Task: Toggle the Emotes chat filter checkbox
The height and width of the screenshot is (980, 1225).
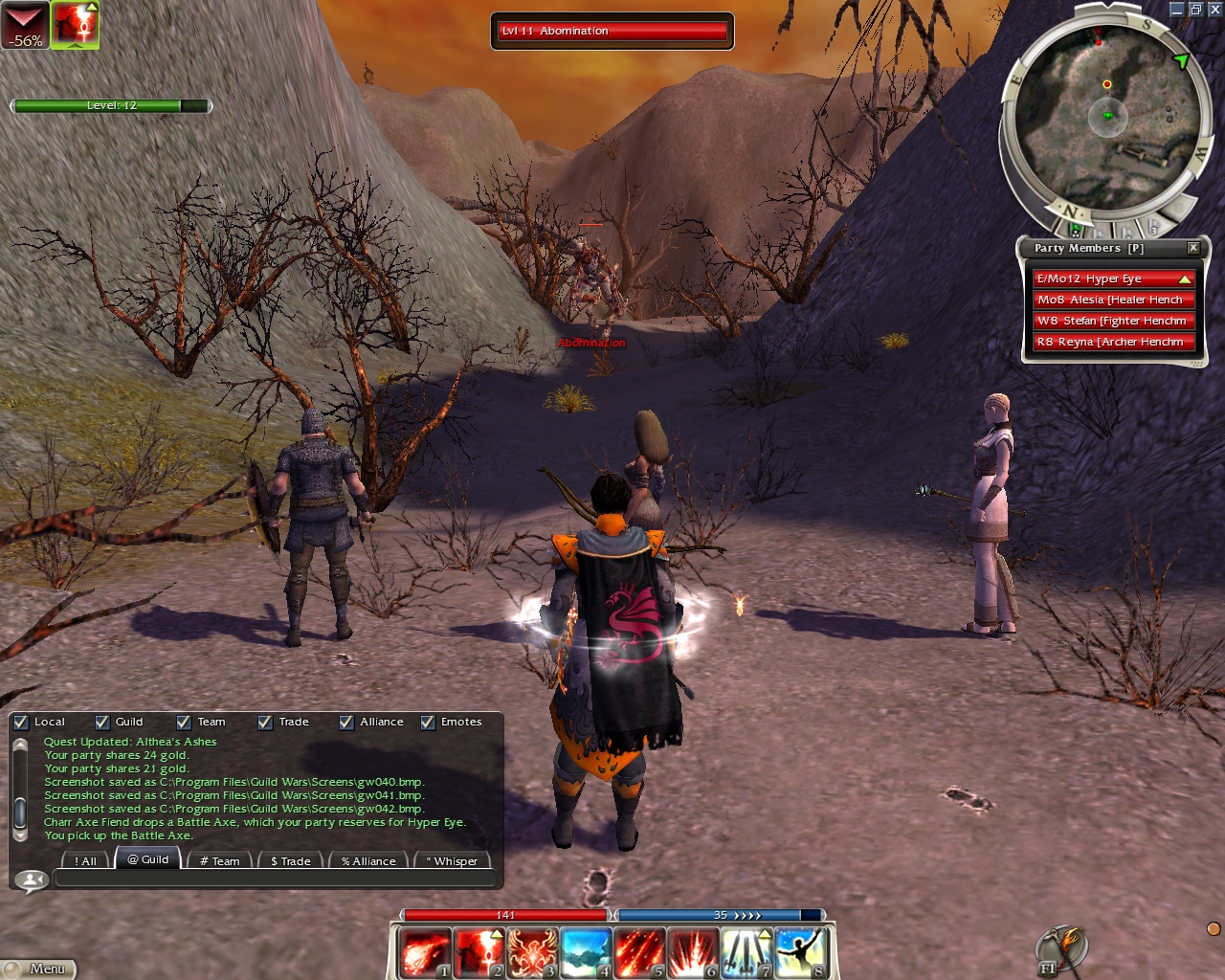Action: (x=428, y=723)
